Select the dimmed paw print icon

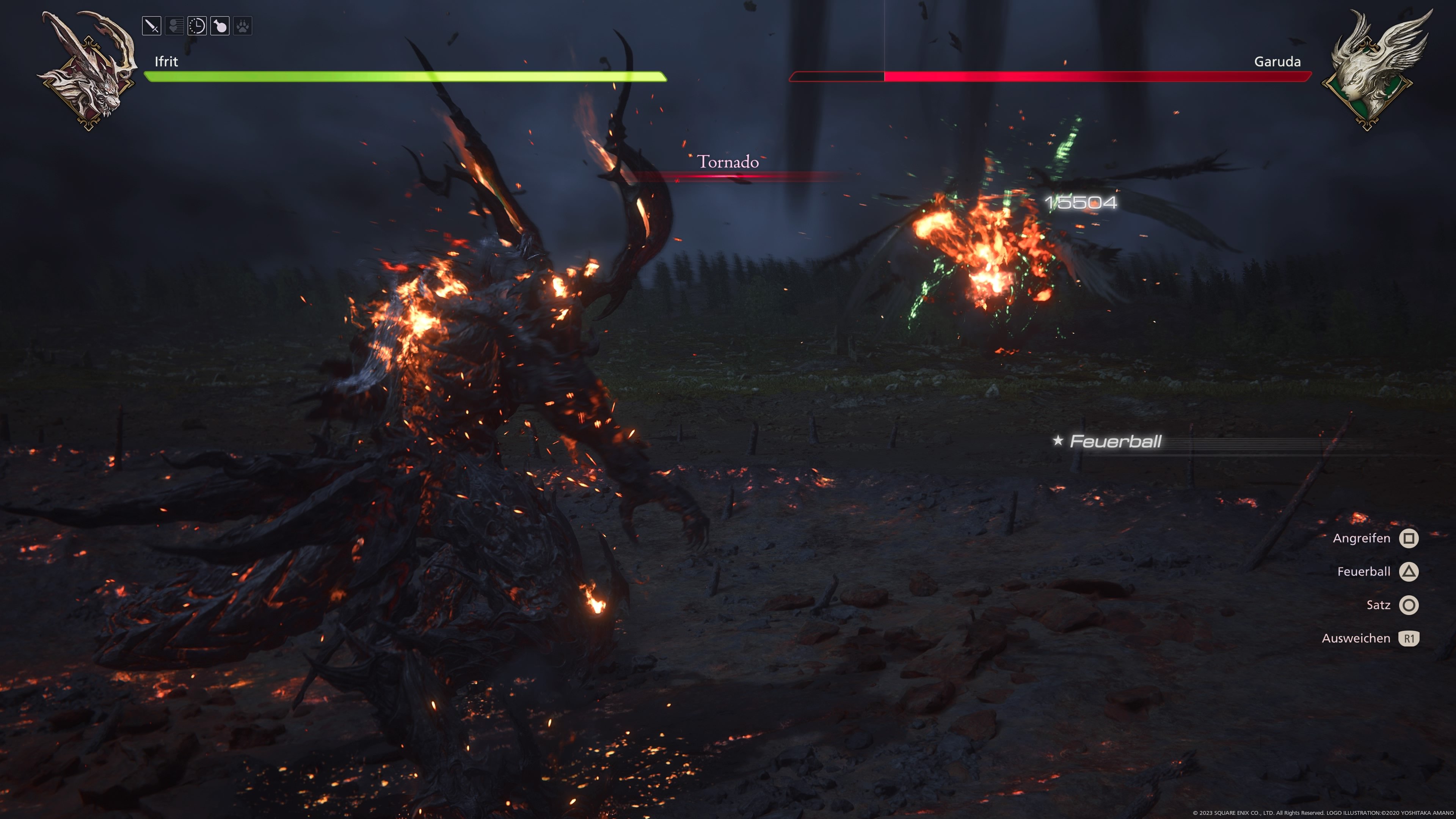click(243, 26)
